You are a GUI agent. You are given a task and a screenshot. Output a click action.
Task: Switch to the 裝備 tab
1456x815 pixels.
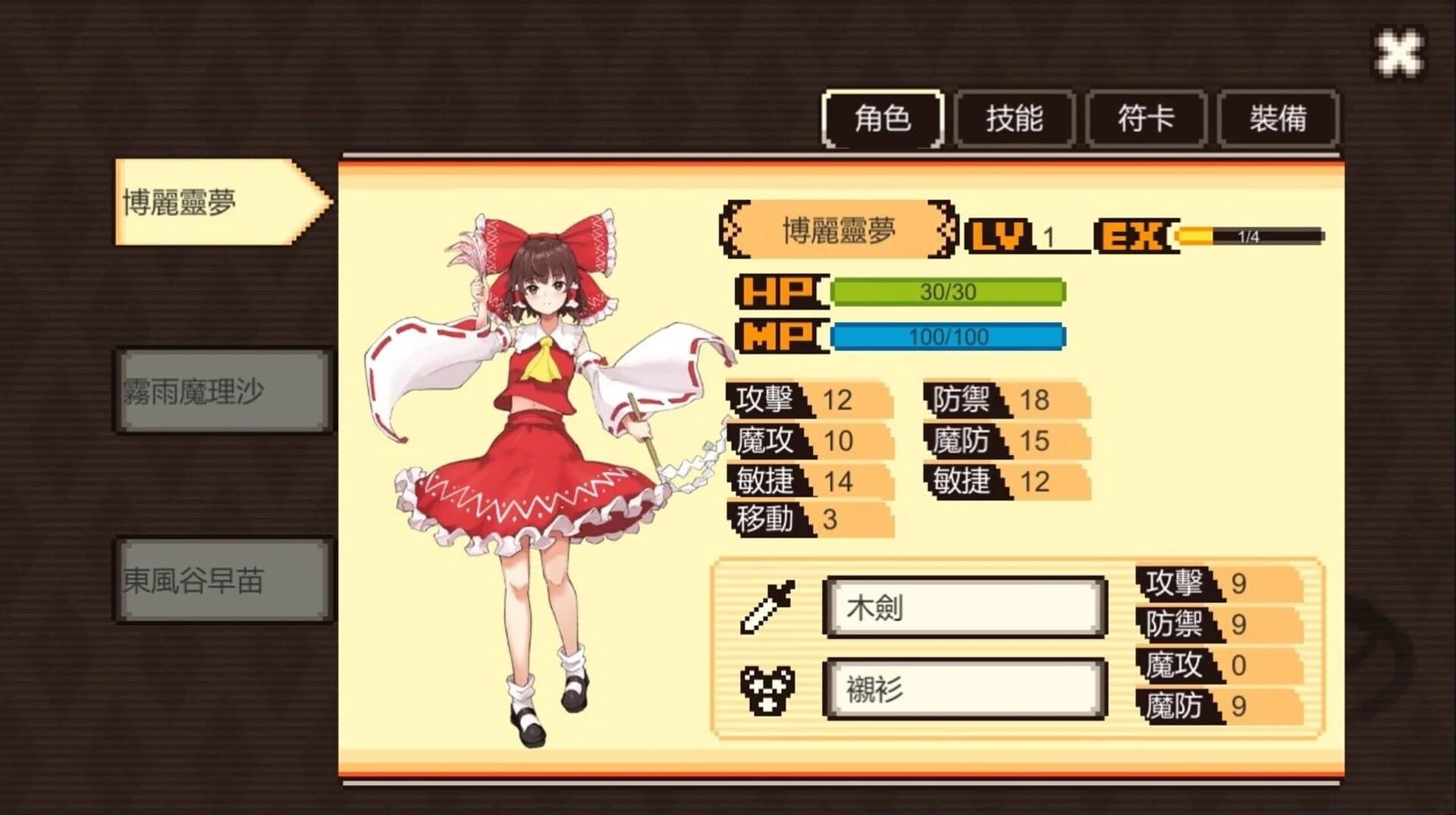pos(1276,118)
